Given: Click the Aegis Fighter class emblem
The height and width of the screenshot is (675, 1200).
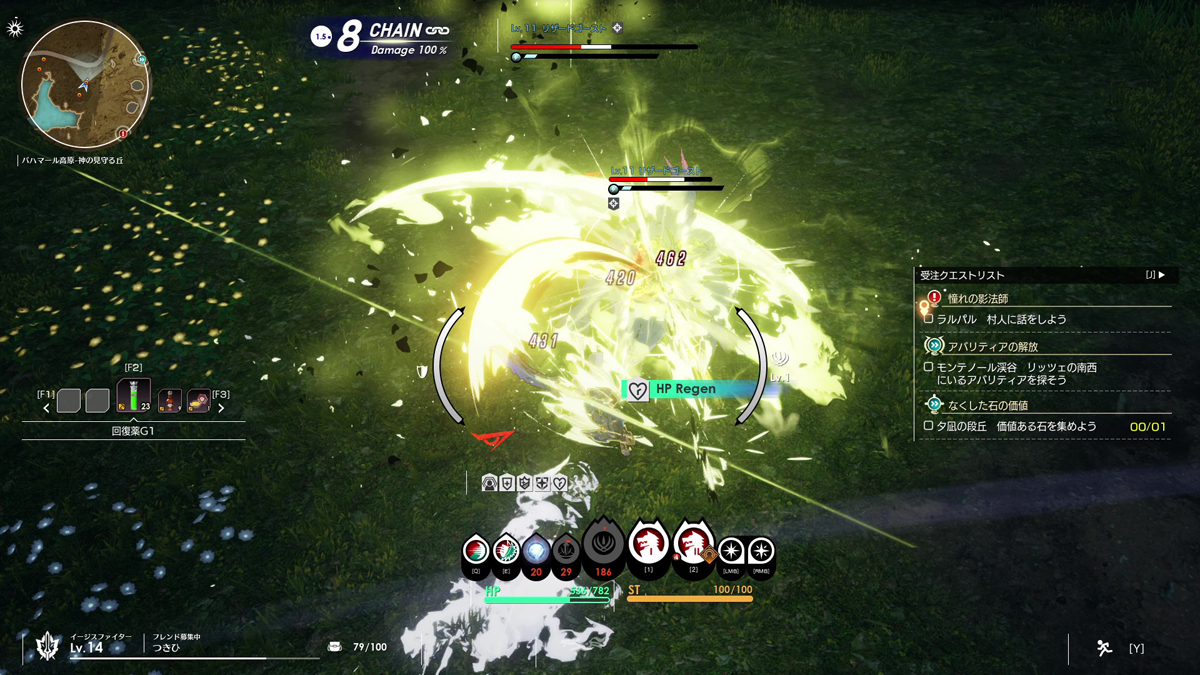Looking at the screenshot, I should tap(47, 646).
